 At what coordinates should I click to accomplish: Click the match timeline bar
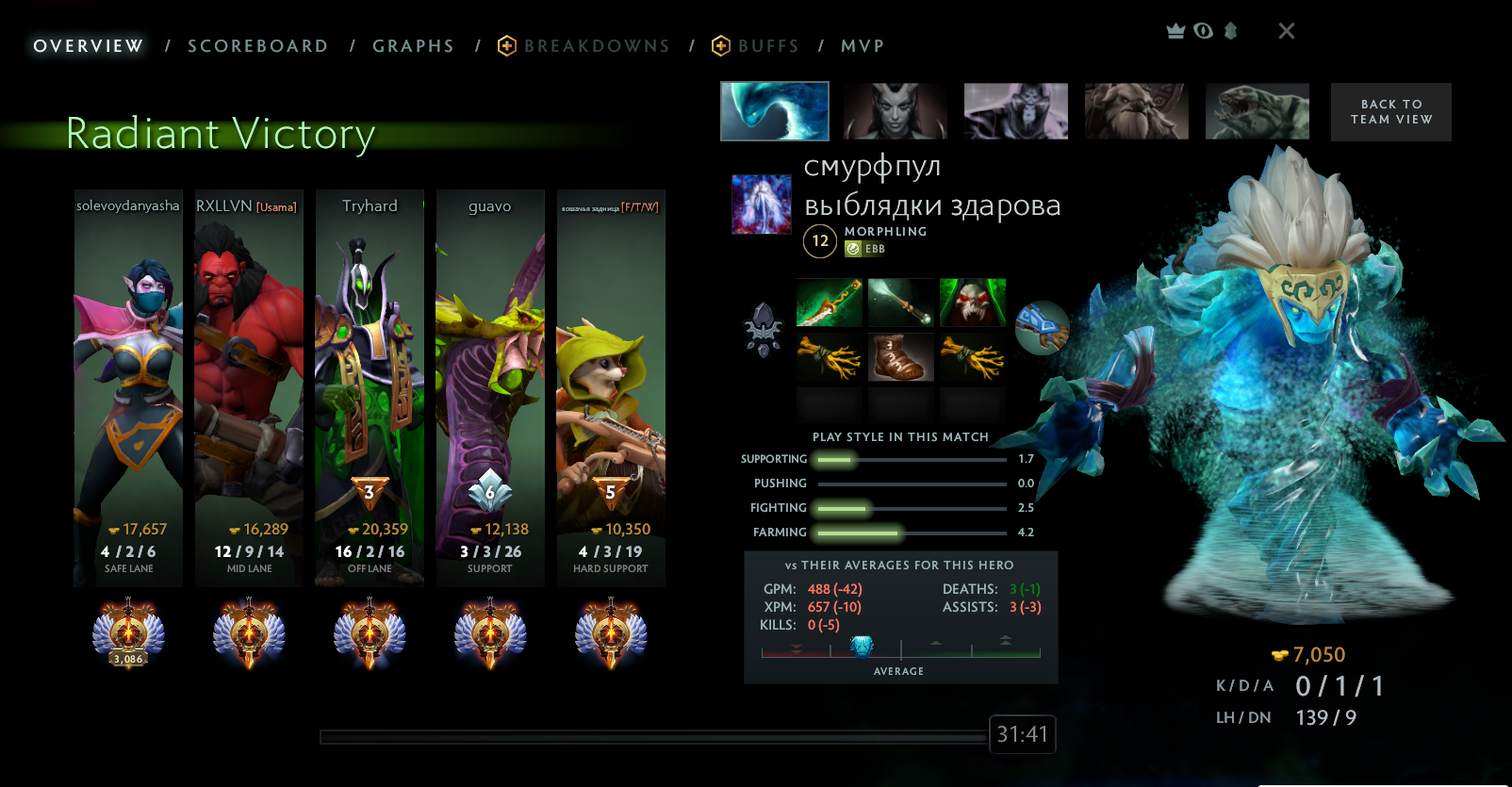(x=652, y=737)
